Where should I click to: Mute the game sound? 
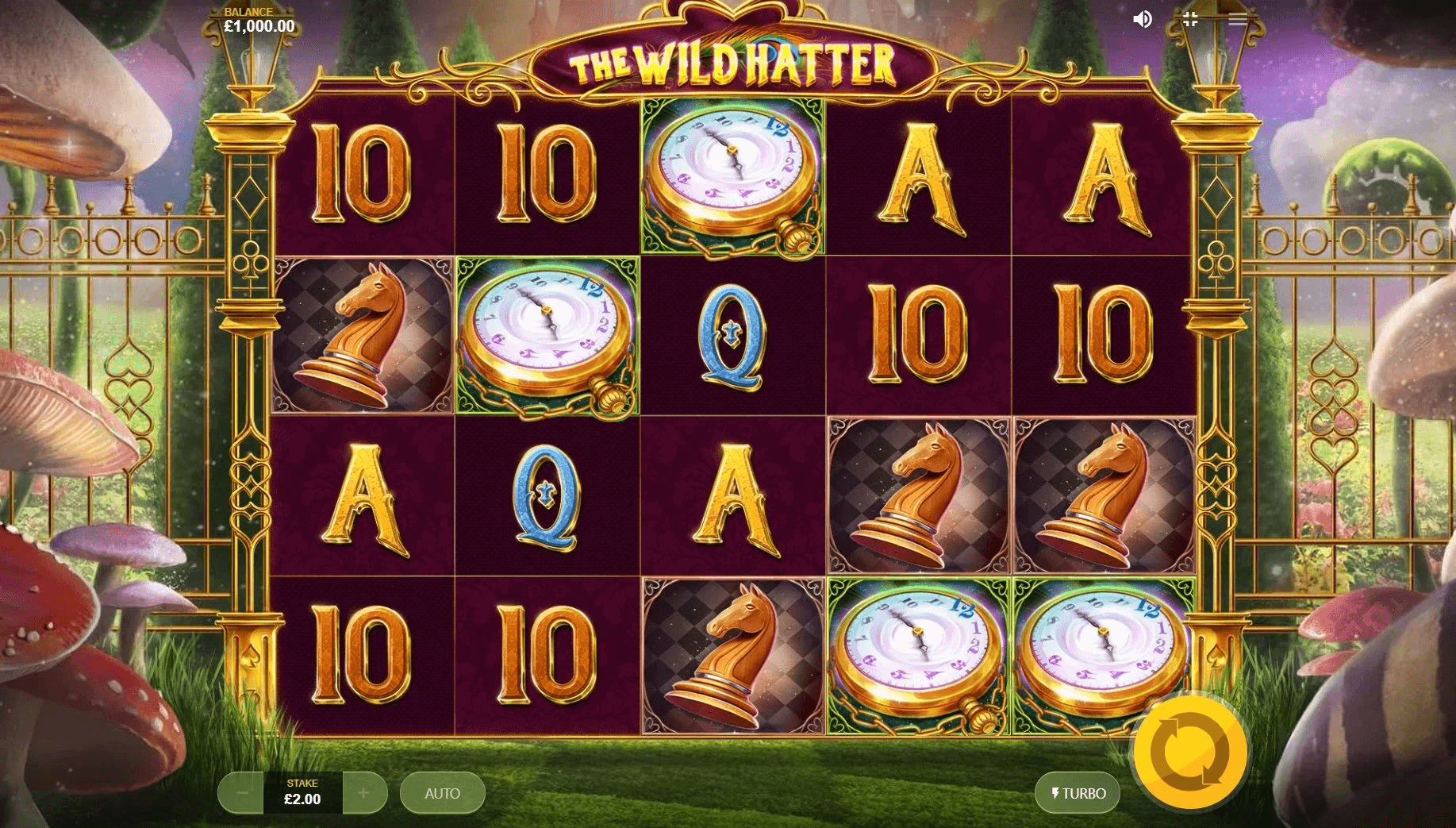pos(1142,19)
